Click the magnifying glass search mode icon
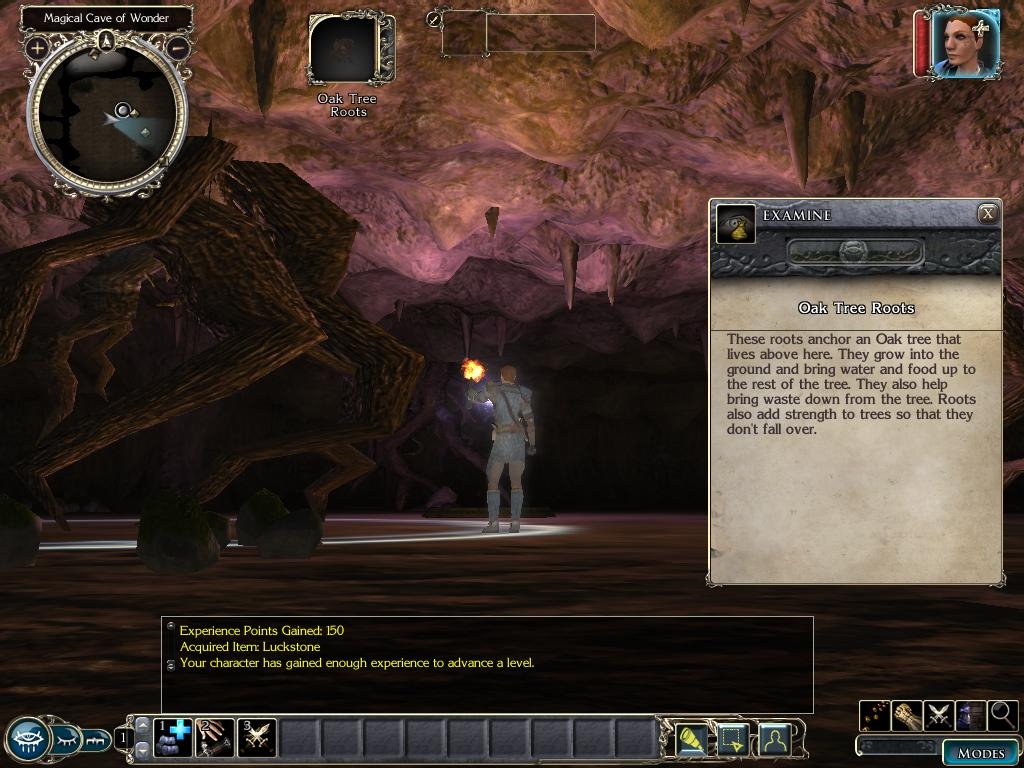1024x768 pixels. coord(1002,715)
